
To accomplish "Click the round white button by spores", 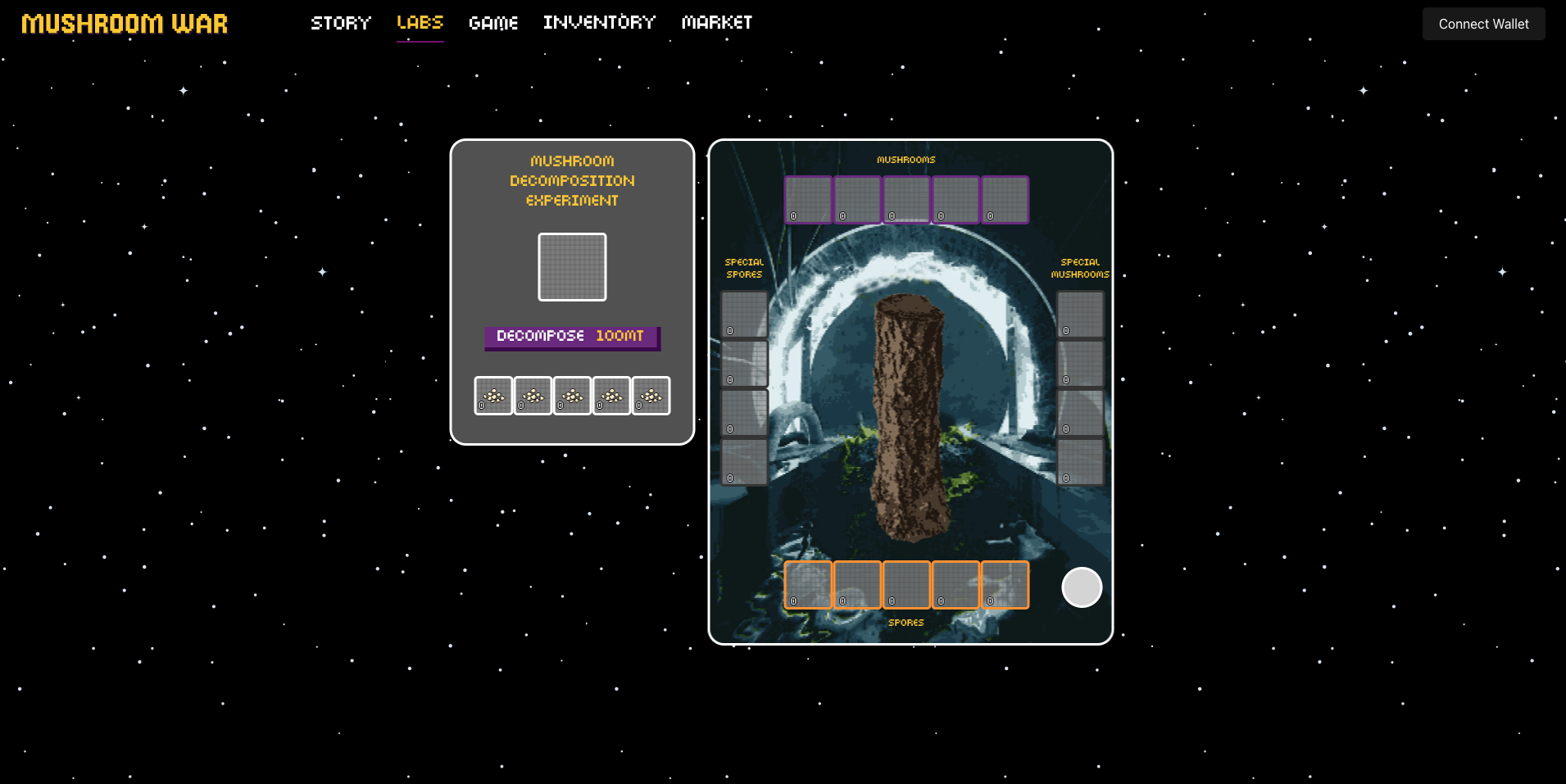I will (1082, 587).
